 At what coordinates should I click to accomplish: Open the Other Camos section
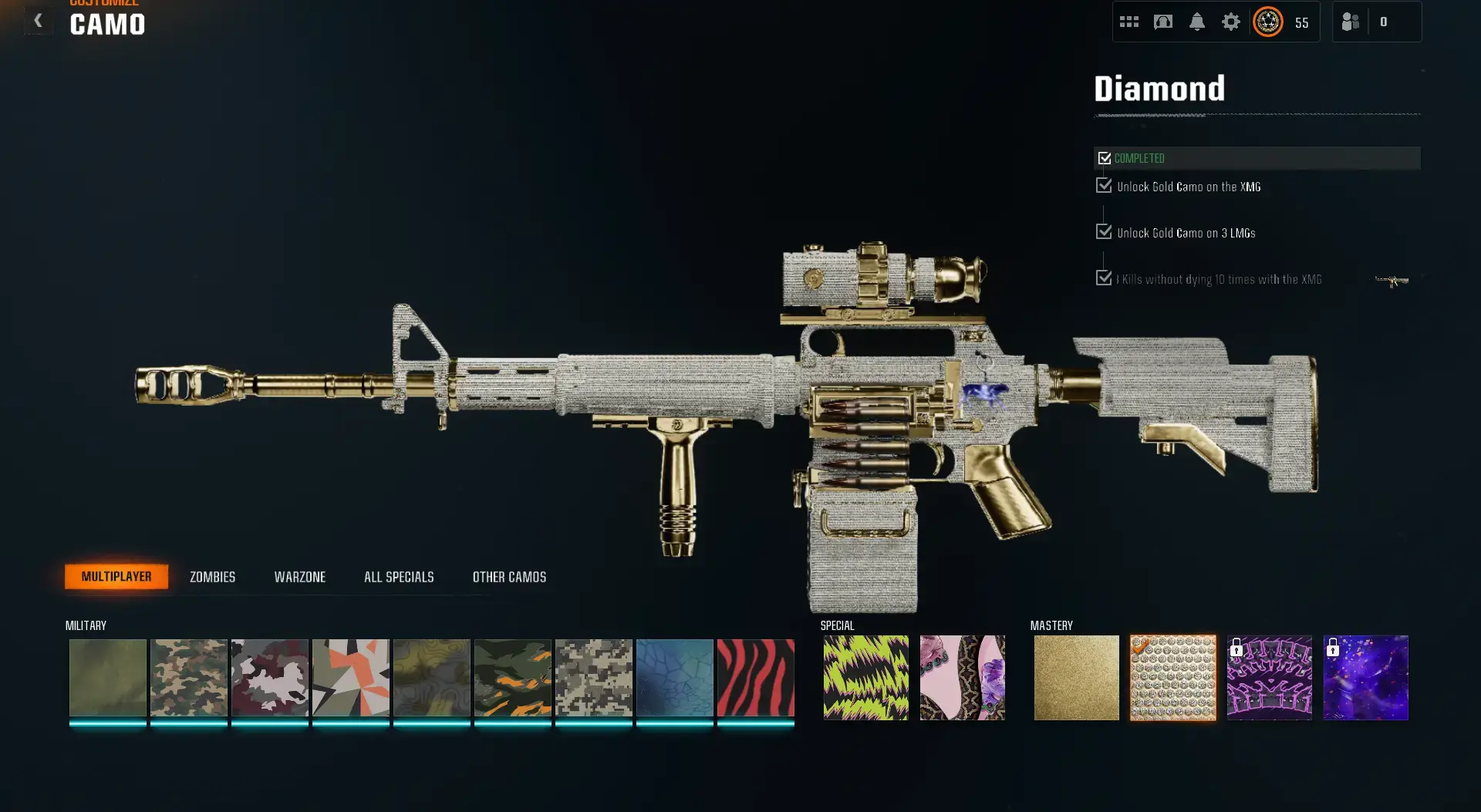click(510, 576)
